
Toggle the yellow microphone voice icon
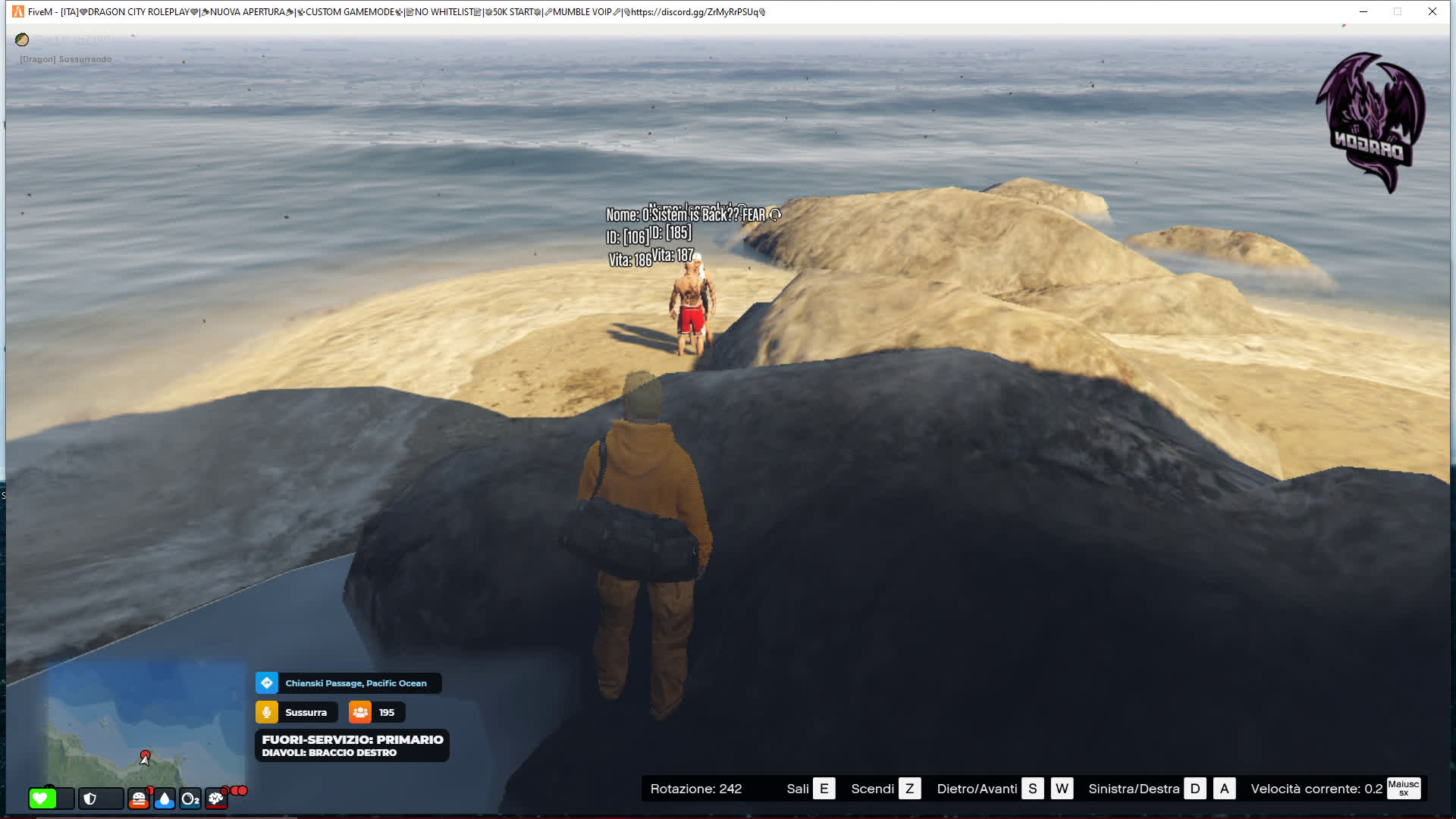267,713
